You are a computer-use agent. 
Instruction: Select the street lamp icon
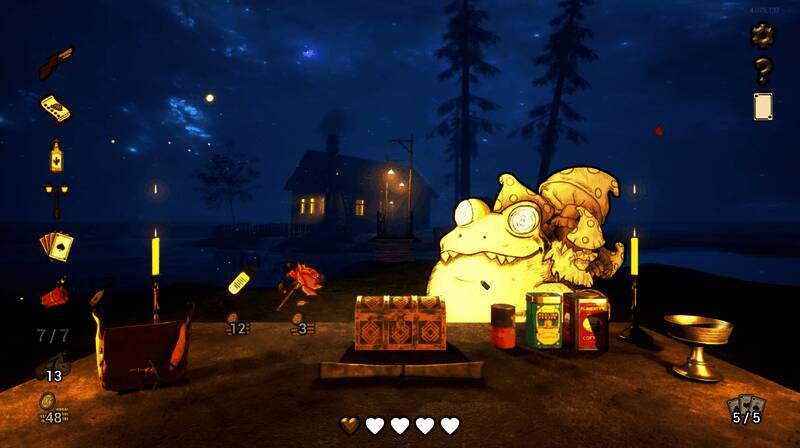click(x=56, y=199)
